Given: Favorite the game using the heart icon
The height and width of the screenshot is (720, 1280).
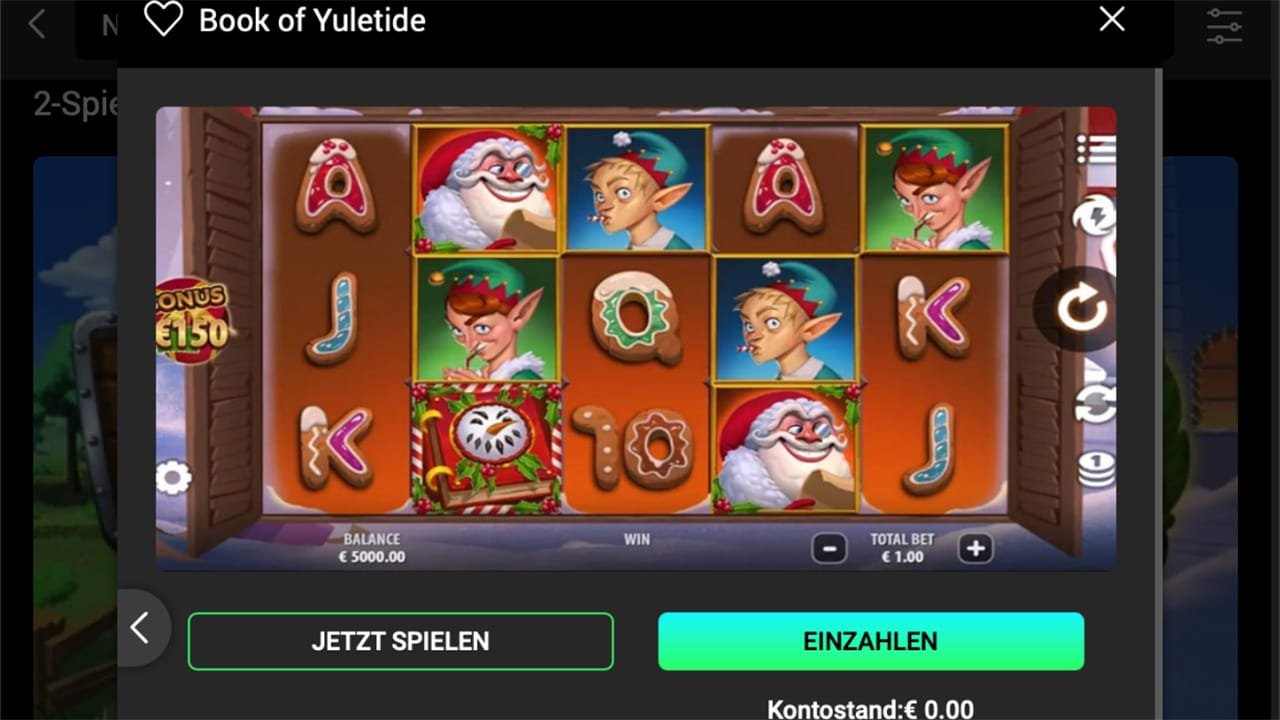Looking at the screenshot, I should (162, 19).
